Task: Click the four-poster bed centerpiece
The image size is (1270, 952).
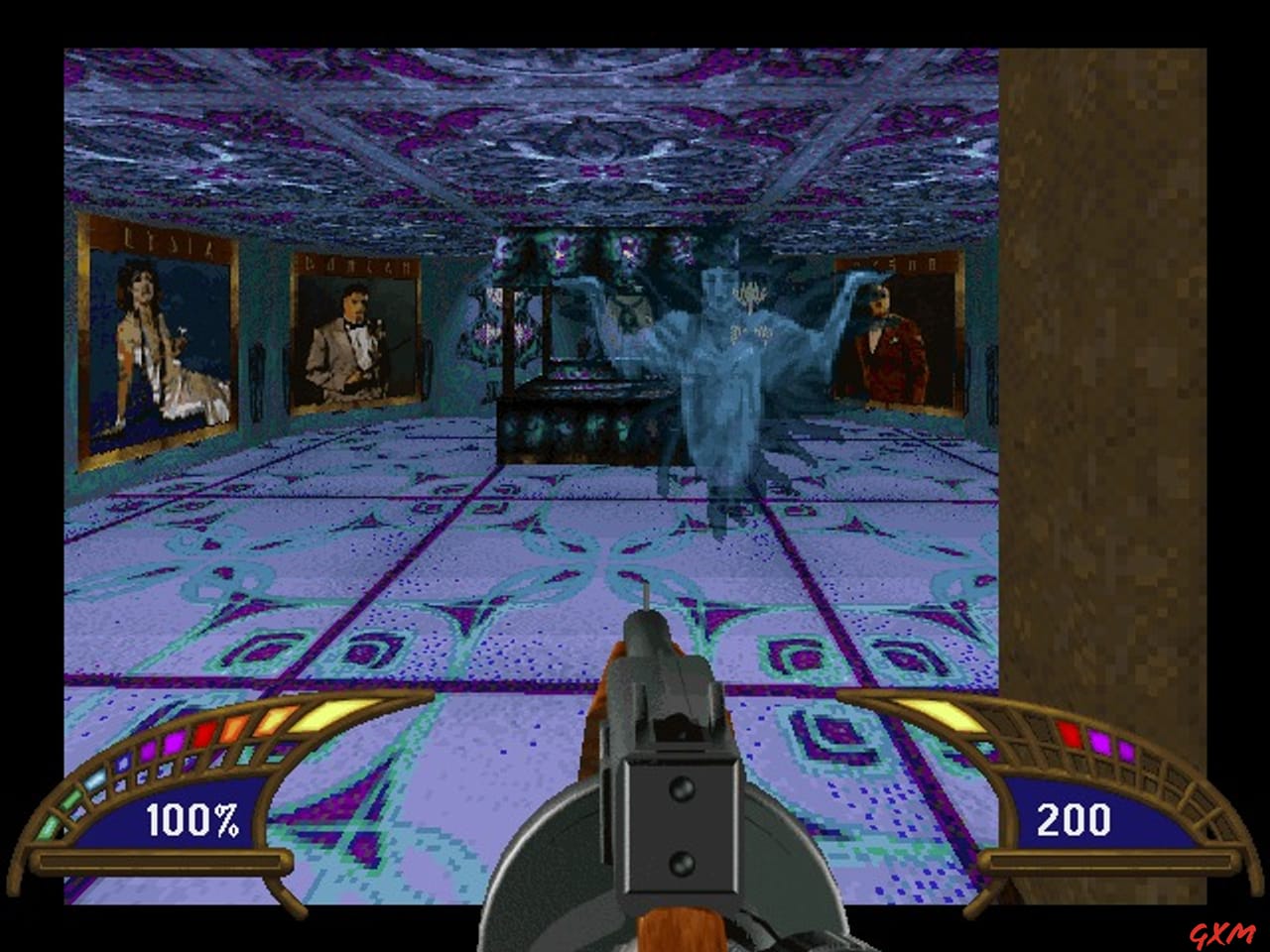Action: tap(575, 387)
